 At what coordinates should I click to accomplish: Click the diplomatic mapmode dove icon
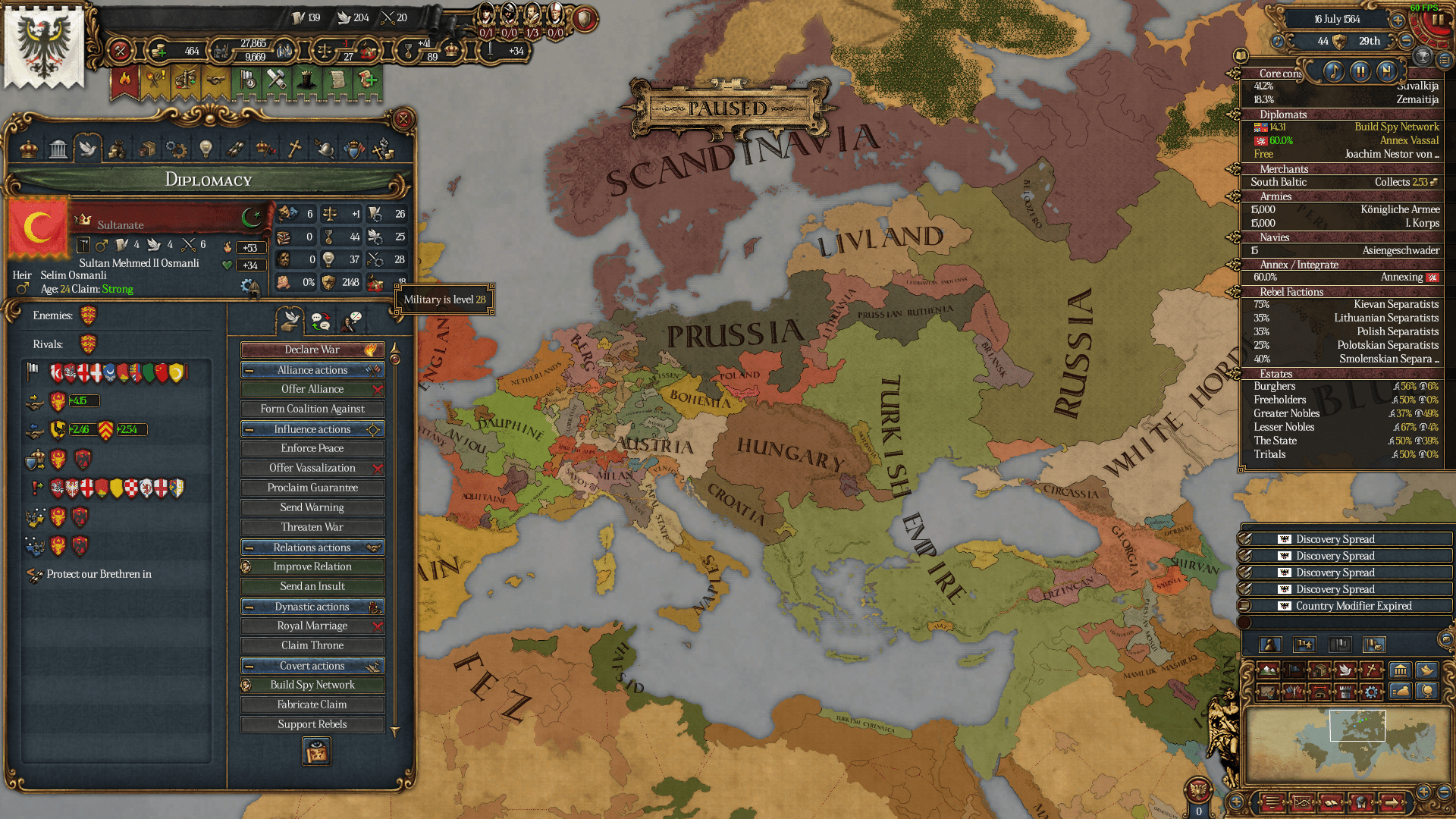coord(1347,670)
